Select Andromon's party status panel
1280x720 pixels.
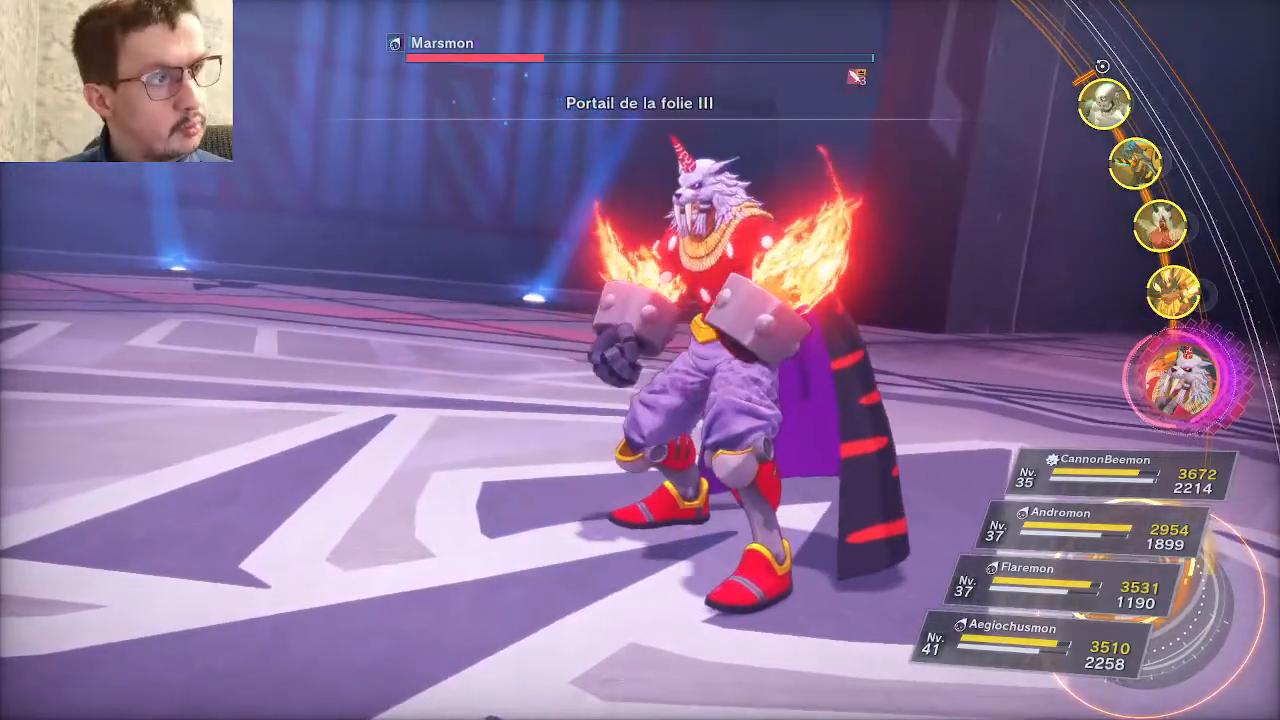1097,528
